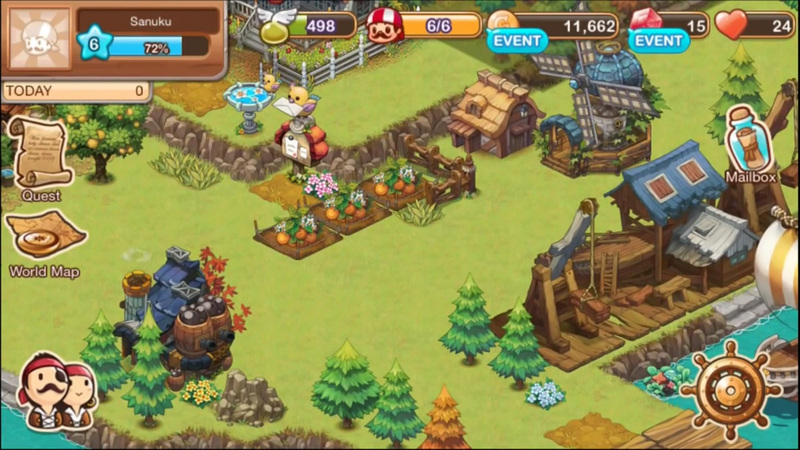800x450 pixels.
Task: Open the TODAY tracker bar
Action: pos(75,91)
